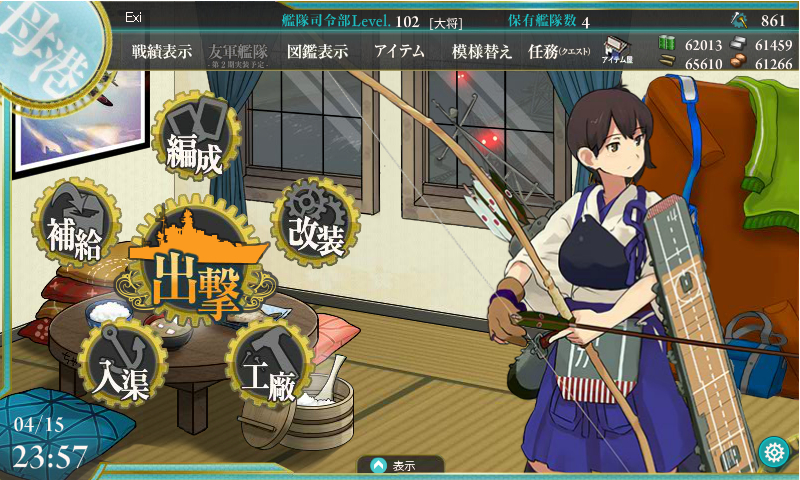Open the 入渠 repair dock gear
800x480 pixels.
point(120,364)
